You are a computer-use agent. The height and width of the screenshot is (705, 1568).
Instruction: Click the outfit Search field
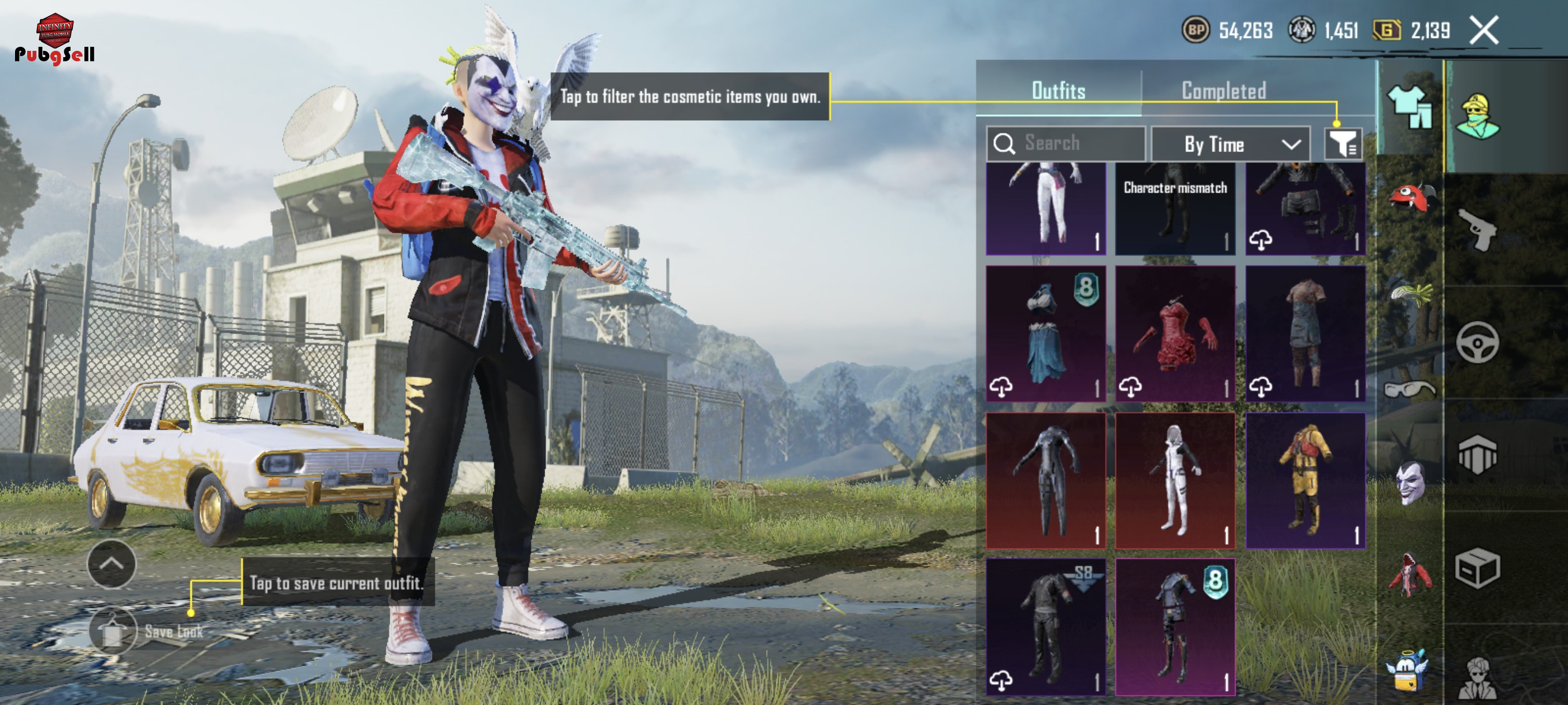tap(1066, 143)
